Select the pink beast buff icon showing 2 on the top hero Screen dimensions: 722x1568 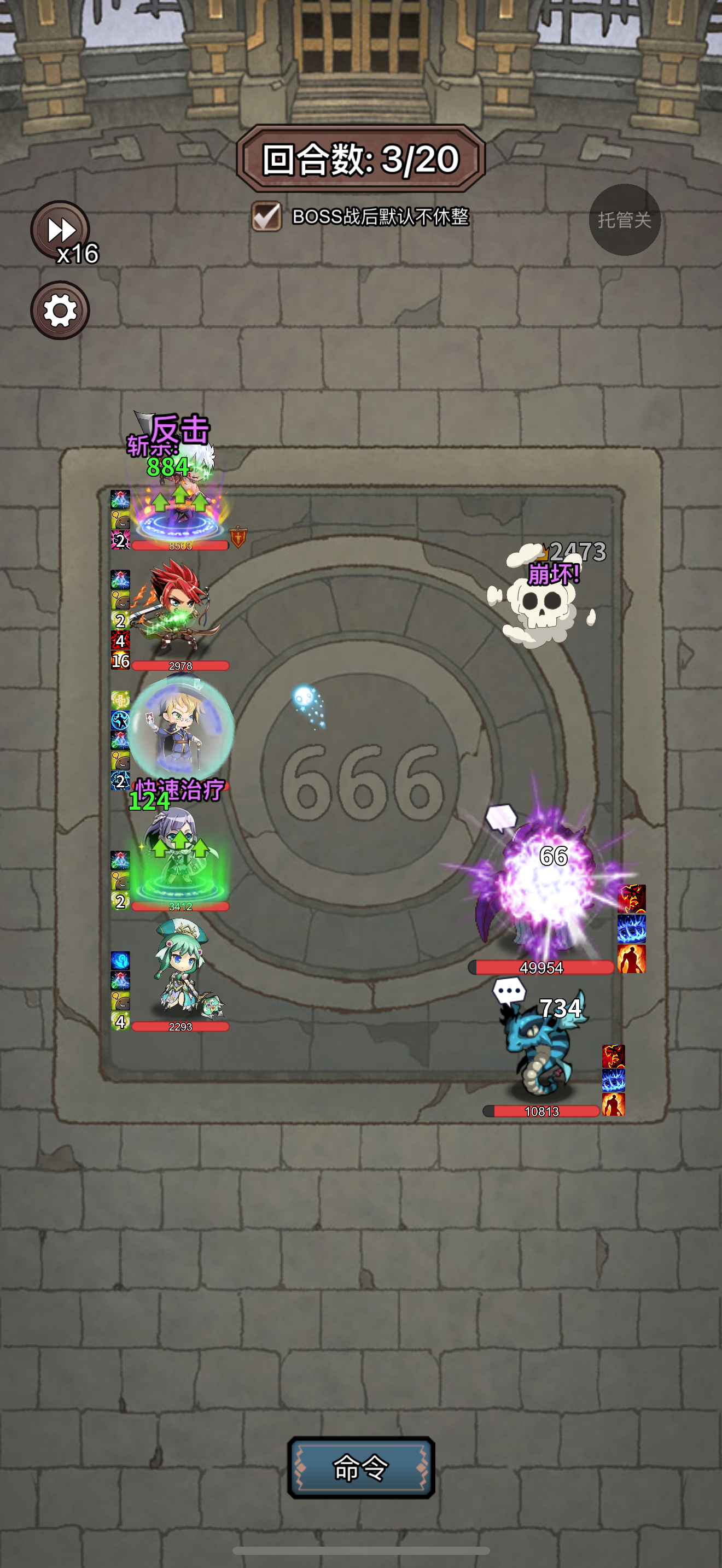pyautogui.click(x=120, y=541)
